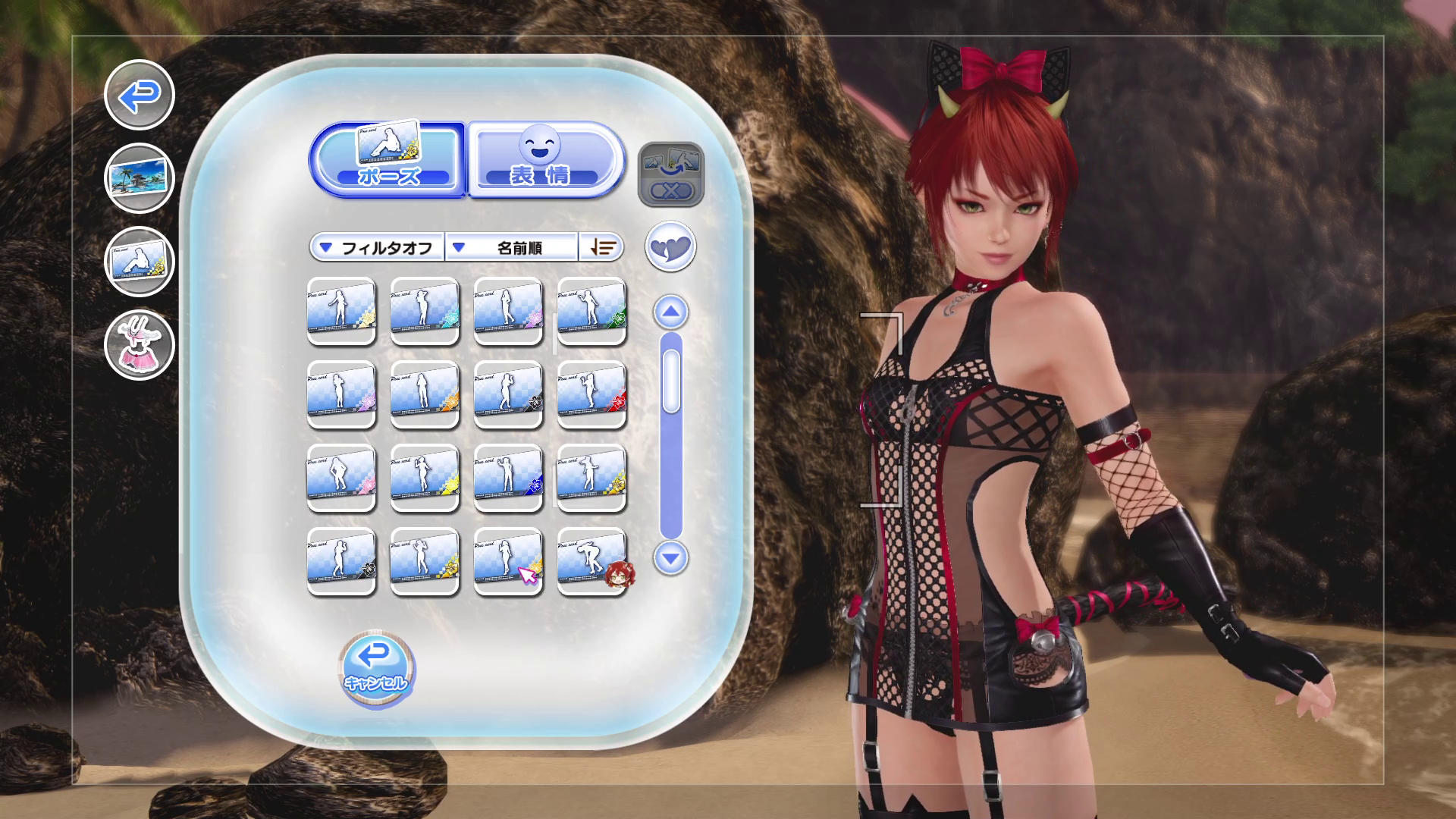Select the pose card icon in sidebar

pyautogui.click(x=139, y=262)
